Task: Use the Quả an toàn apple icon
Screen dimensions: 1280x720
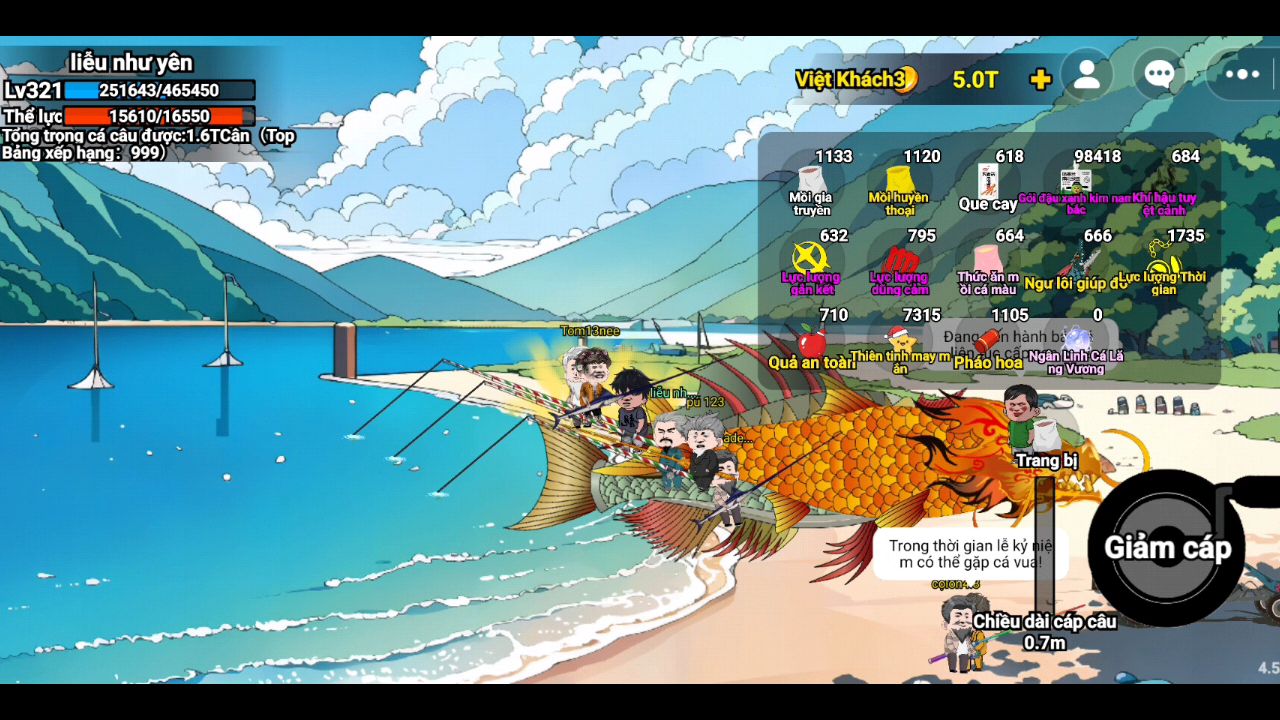Action: tap(814, 345)
